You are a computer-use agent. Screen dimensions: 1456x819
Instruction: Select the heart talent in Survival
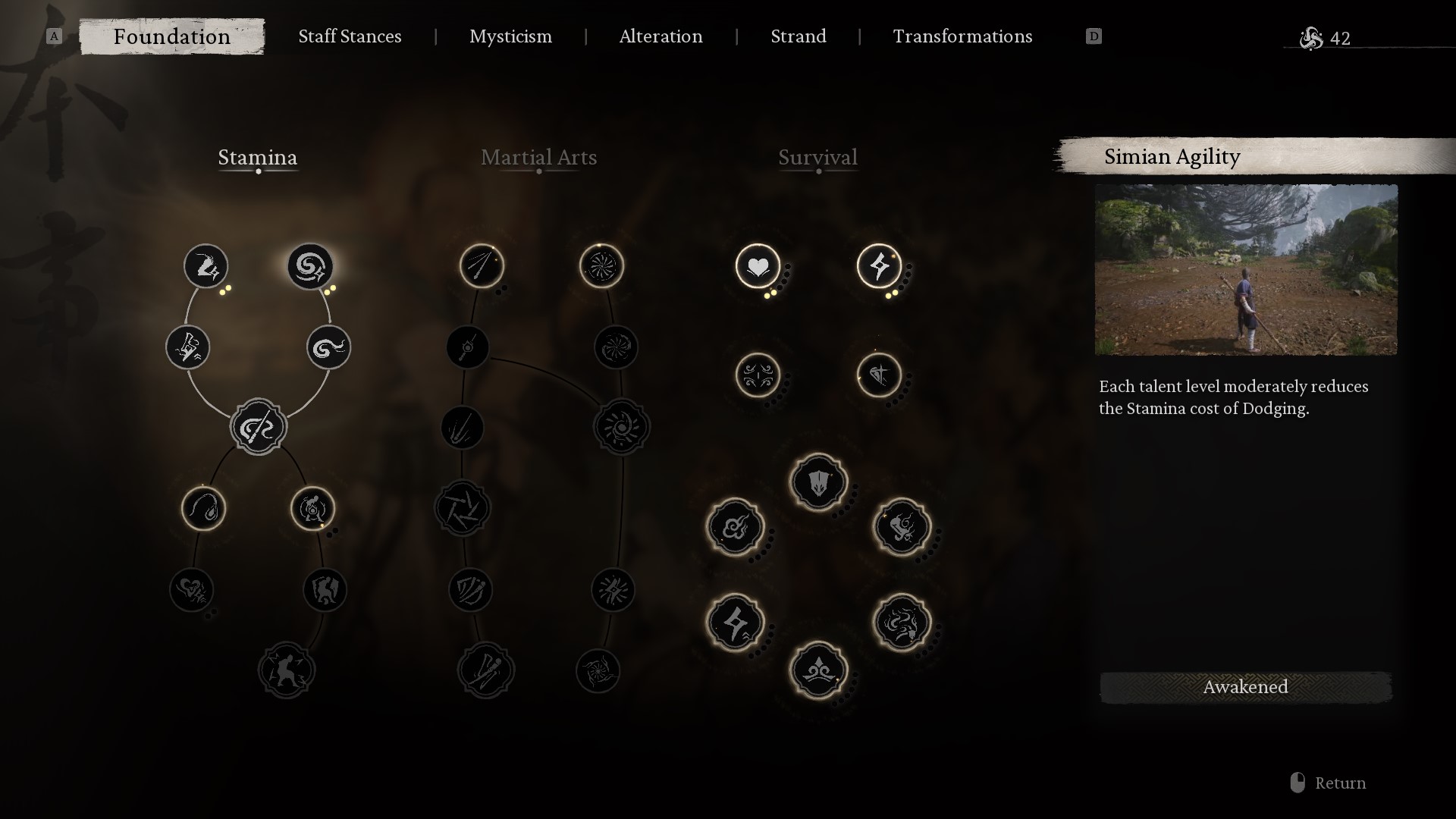pyautogui.click(x=758, y=266)
